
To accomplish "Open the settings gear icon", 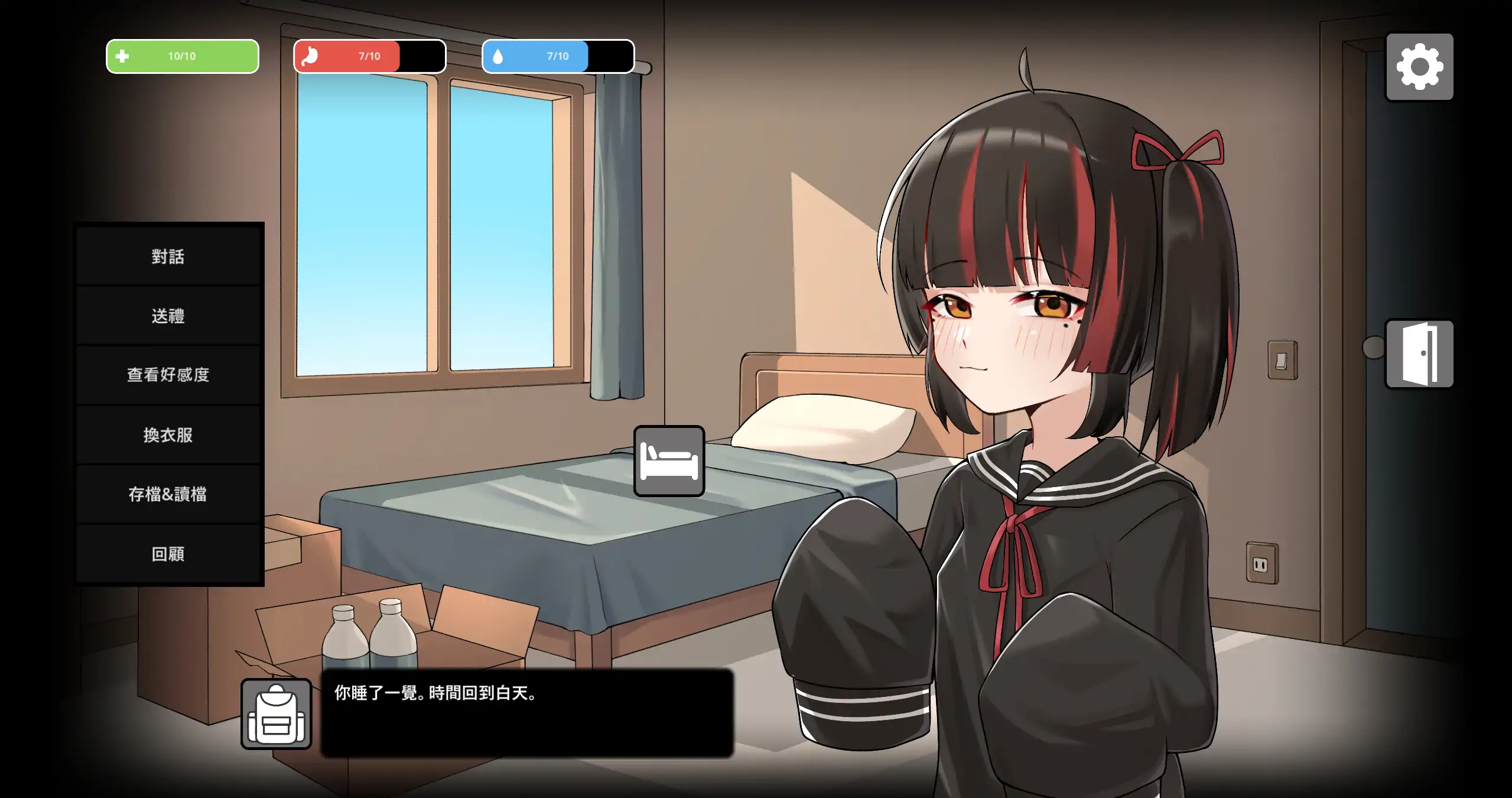I will click(x=1420, y=66).
